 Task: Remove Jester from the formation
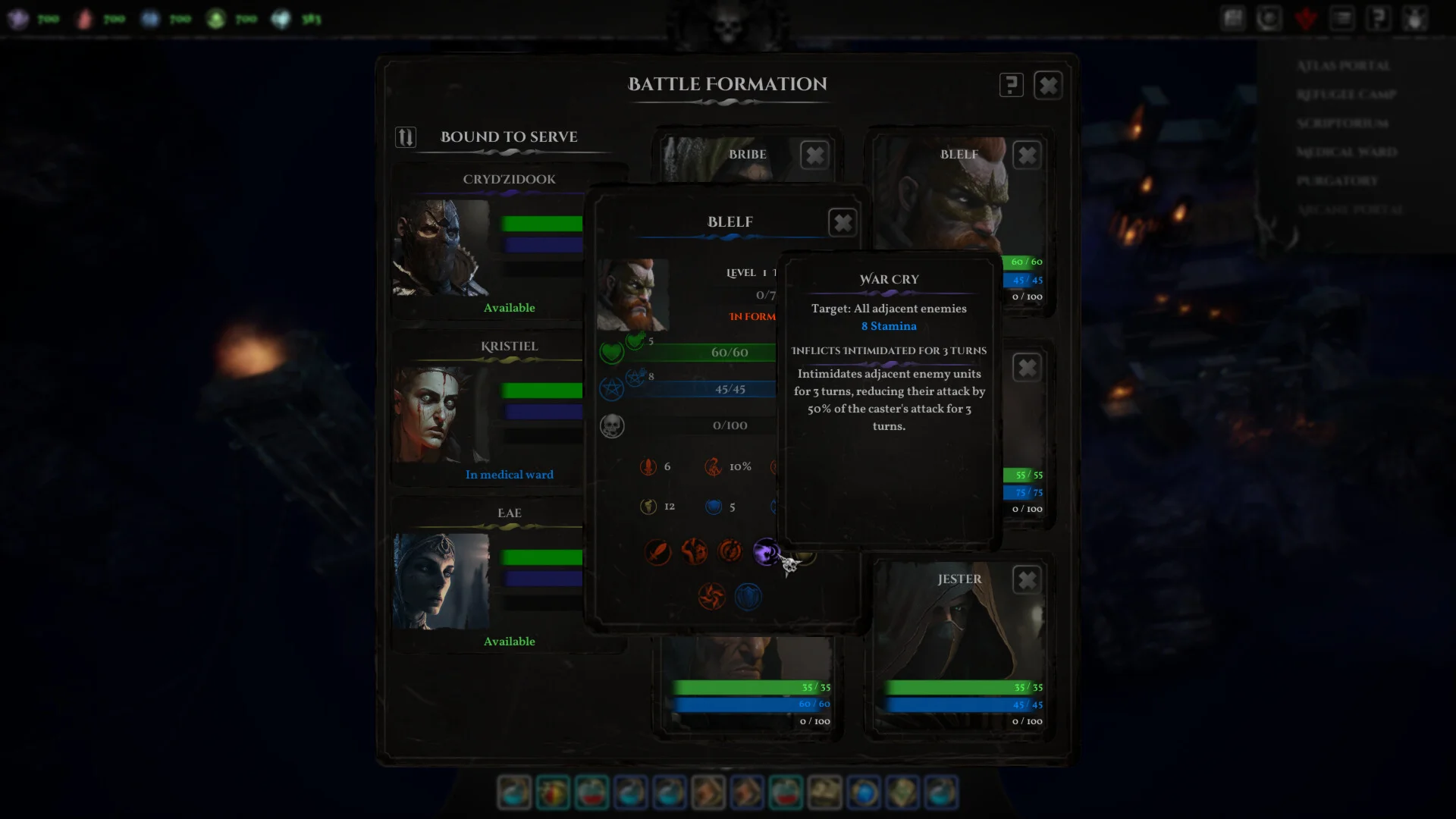(1027, 580)
